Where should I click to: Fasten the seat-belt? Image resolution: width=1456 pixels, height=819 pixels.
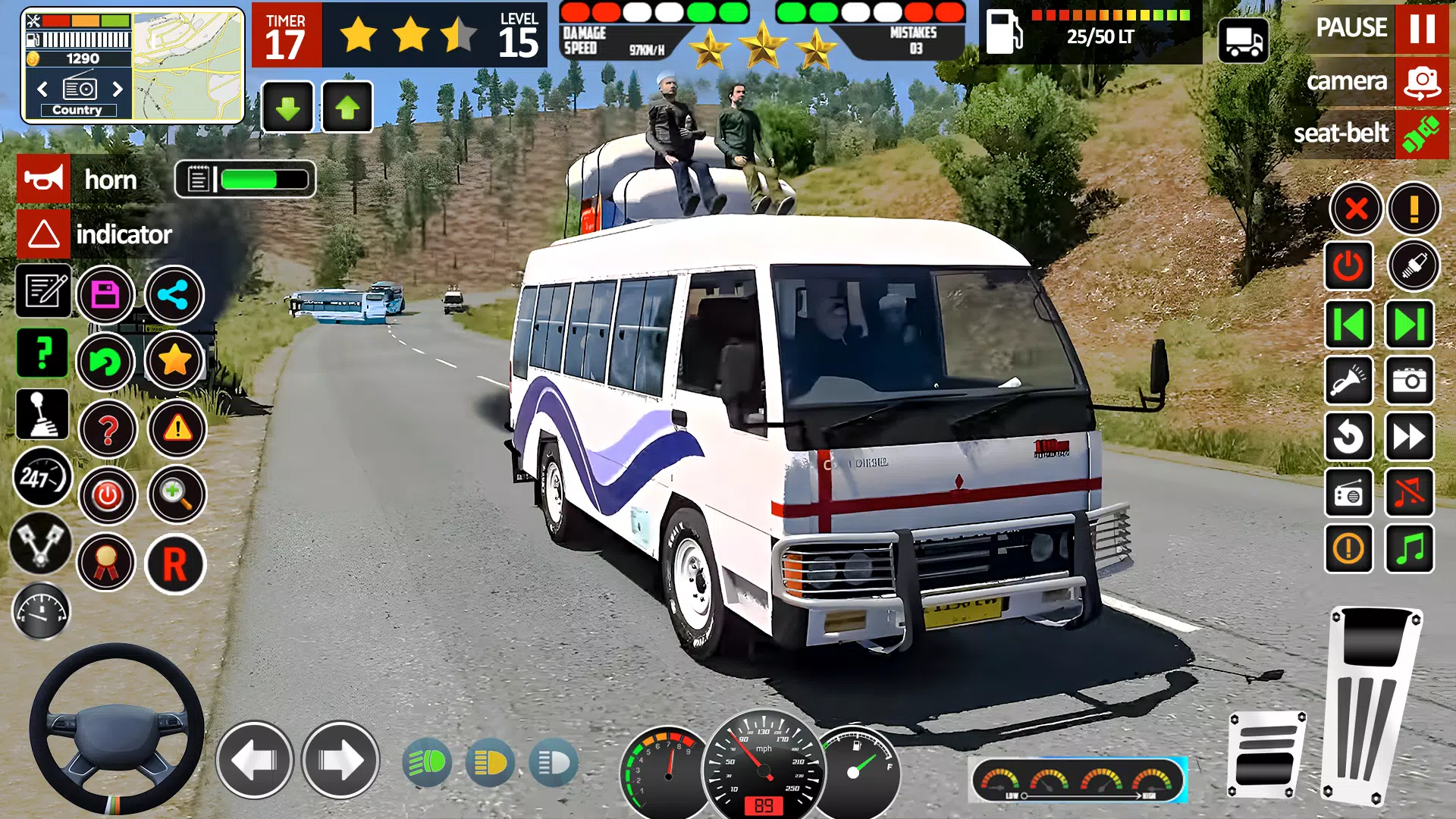coord(1422,133)
